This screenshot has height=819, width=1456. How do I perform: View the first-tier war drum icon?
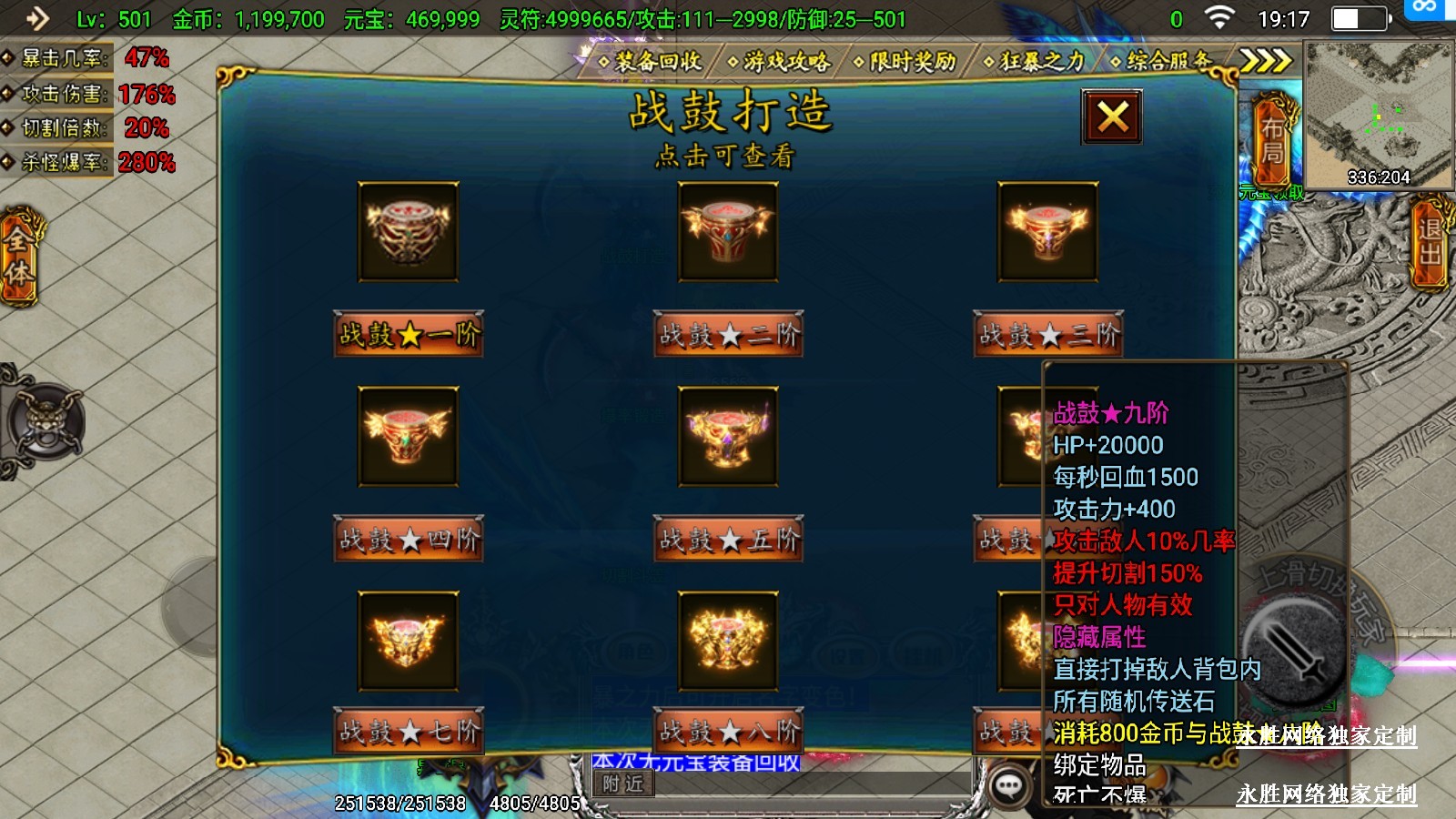coord(408,231)
